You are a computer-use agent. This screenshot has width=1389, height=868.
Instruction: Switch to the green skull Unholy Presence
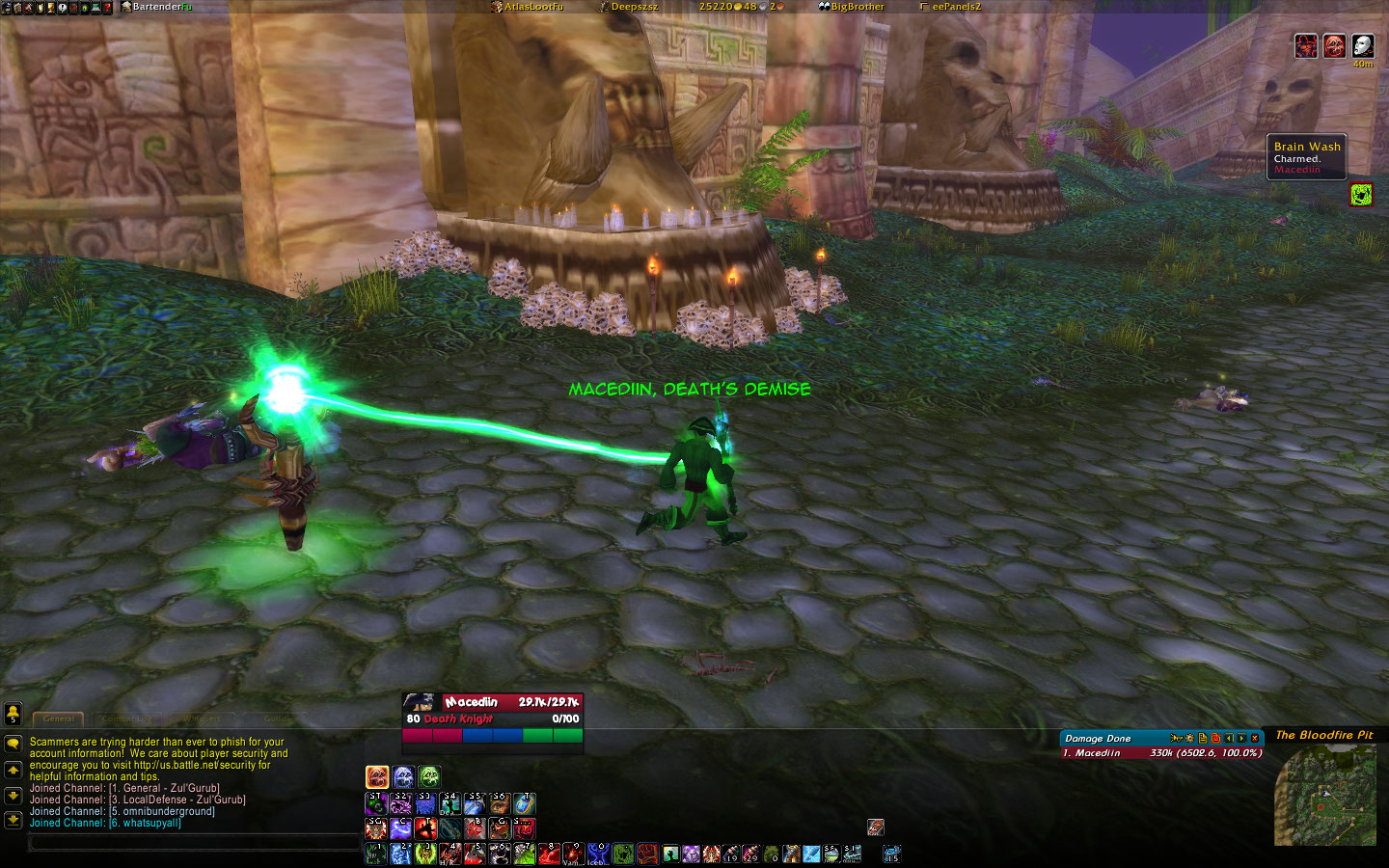429,776
